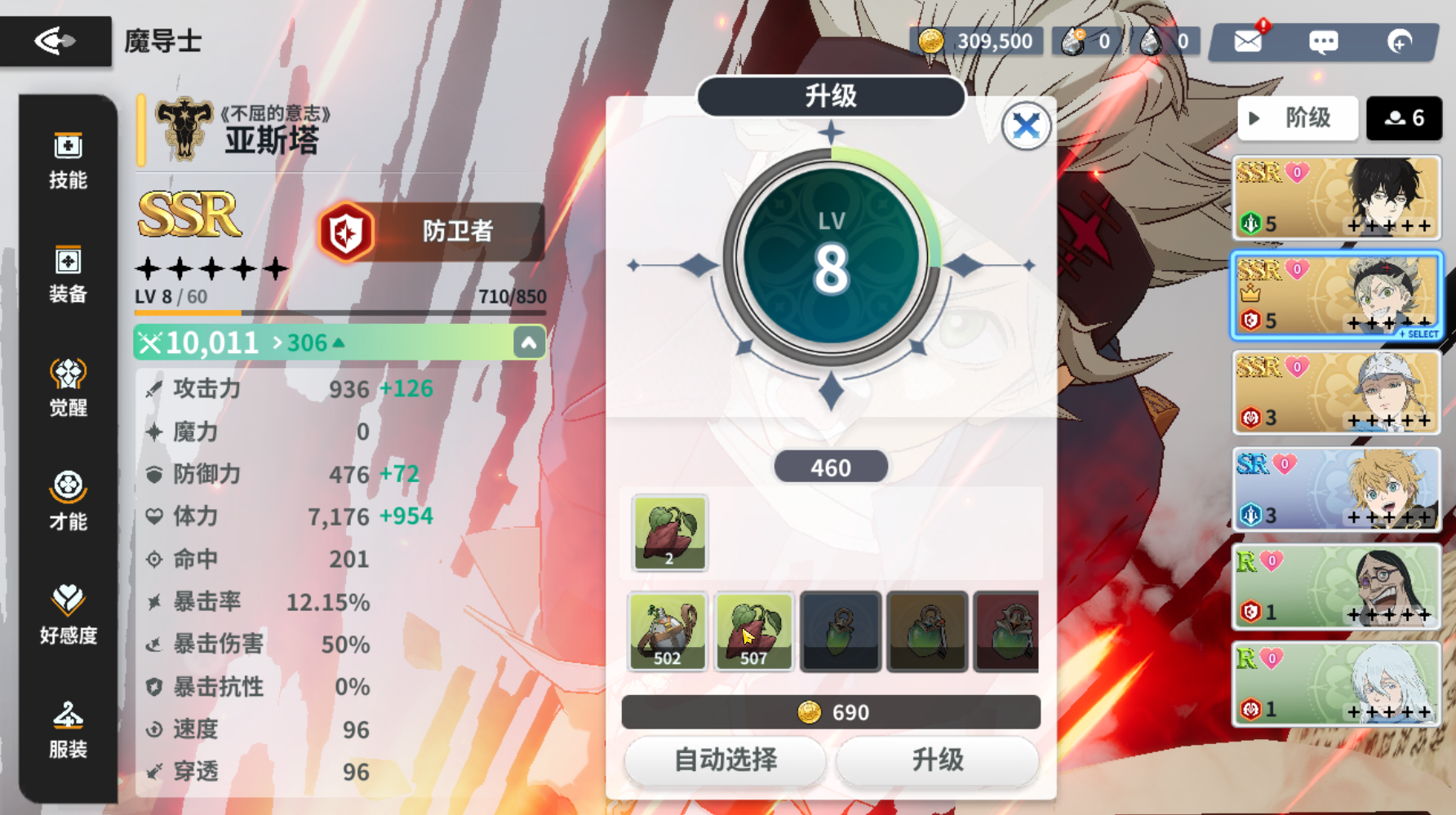Open the 阶级 rank screen
This screenshot has height=815, width=1456.
click(1297, 118)
